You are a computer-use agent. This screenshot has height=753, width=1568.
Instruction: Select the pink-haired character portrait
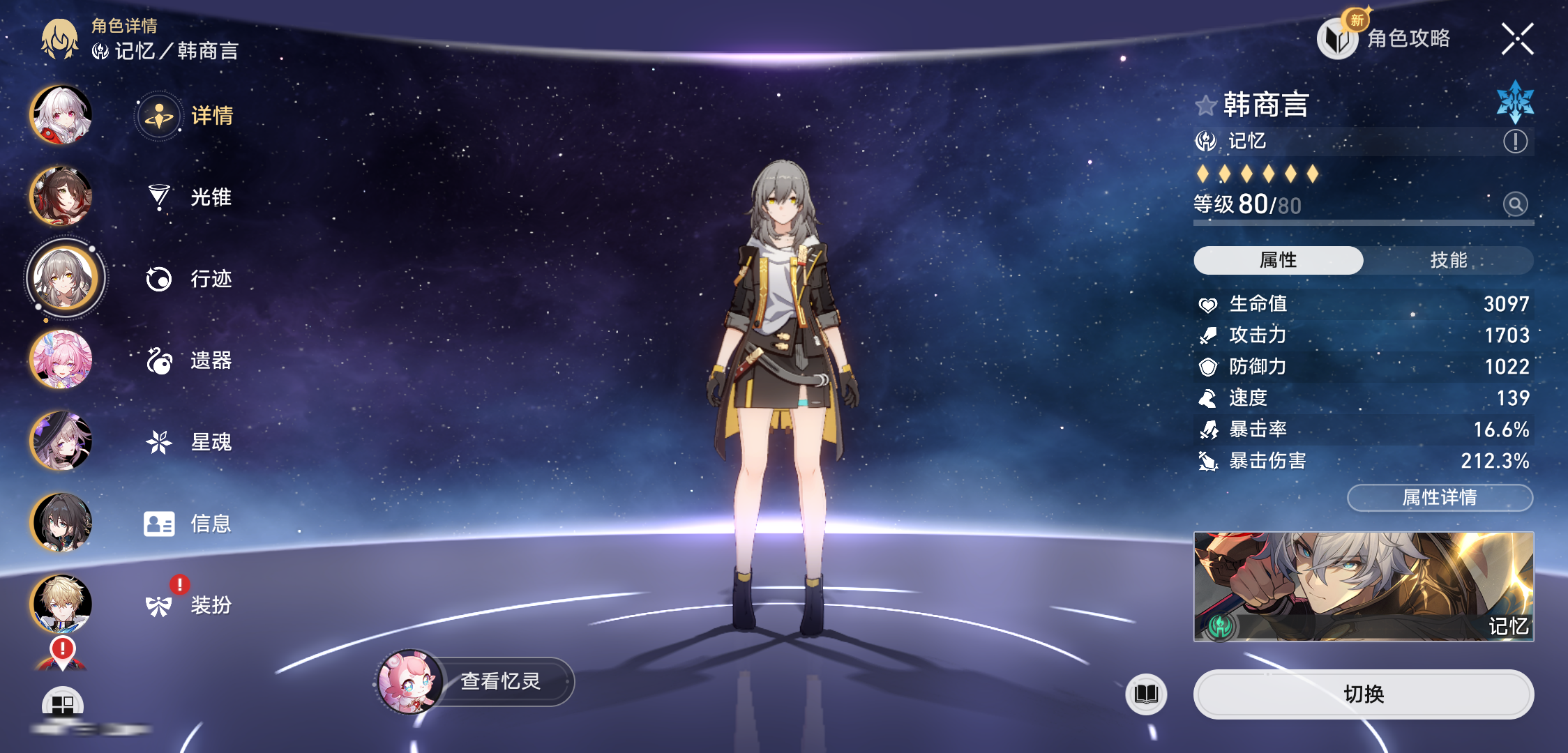[x=61, y=359]
